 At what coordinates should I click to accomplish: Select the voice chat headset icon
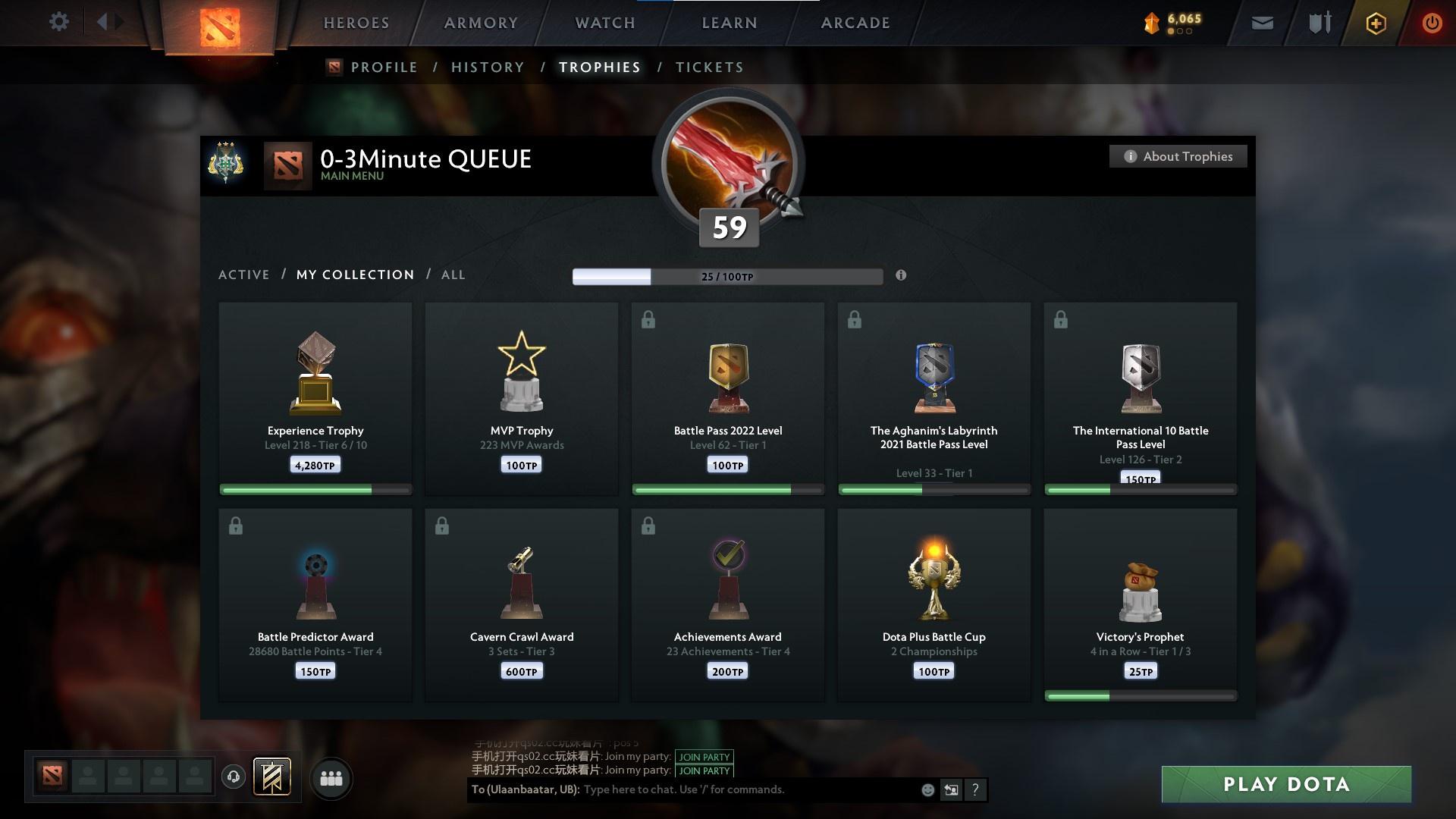pyautogui.click(x=233, y=777)
